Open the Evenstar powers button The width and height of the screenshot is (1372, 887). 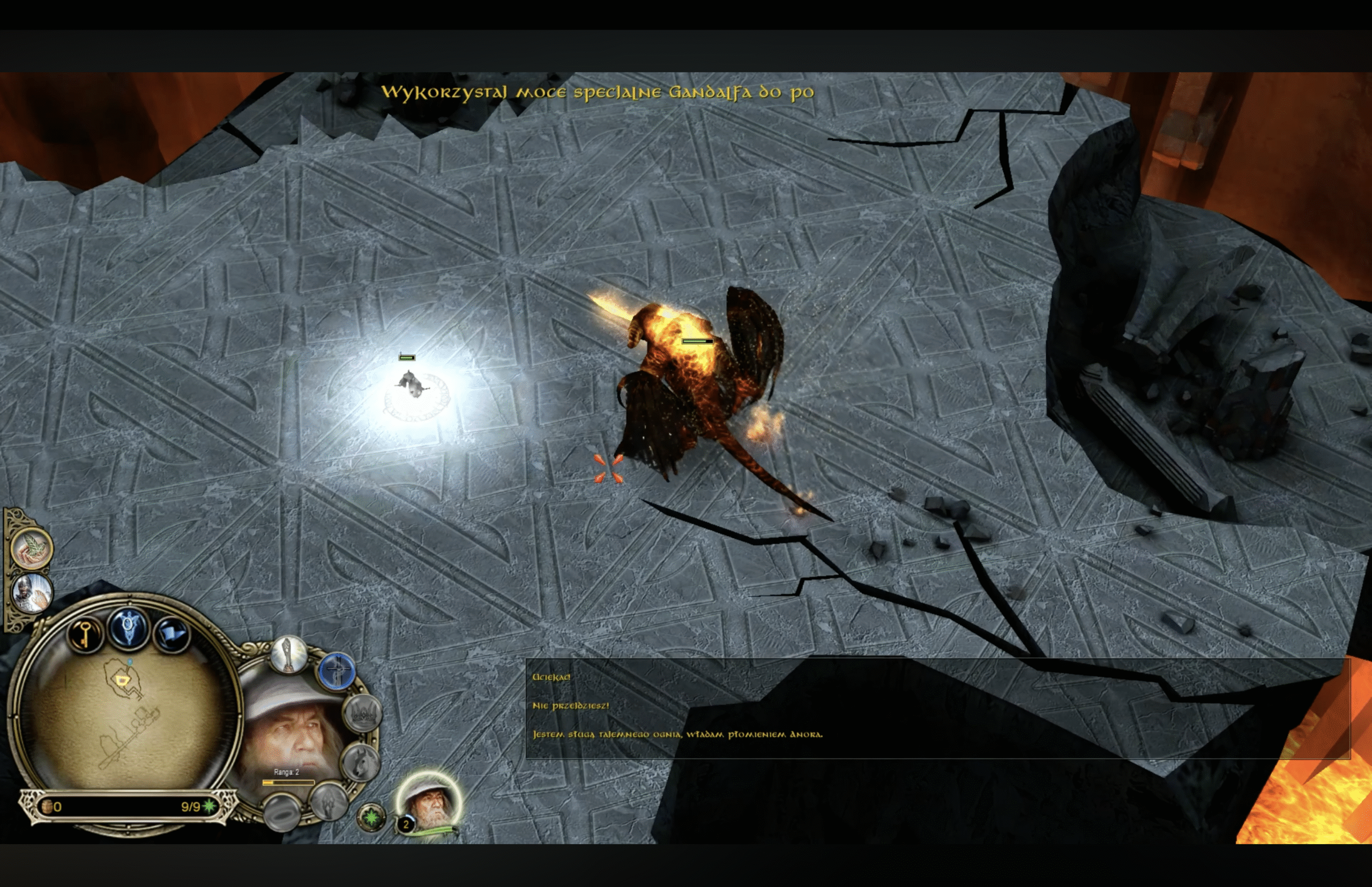pos(128,626)
